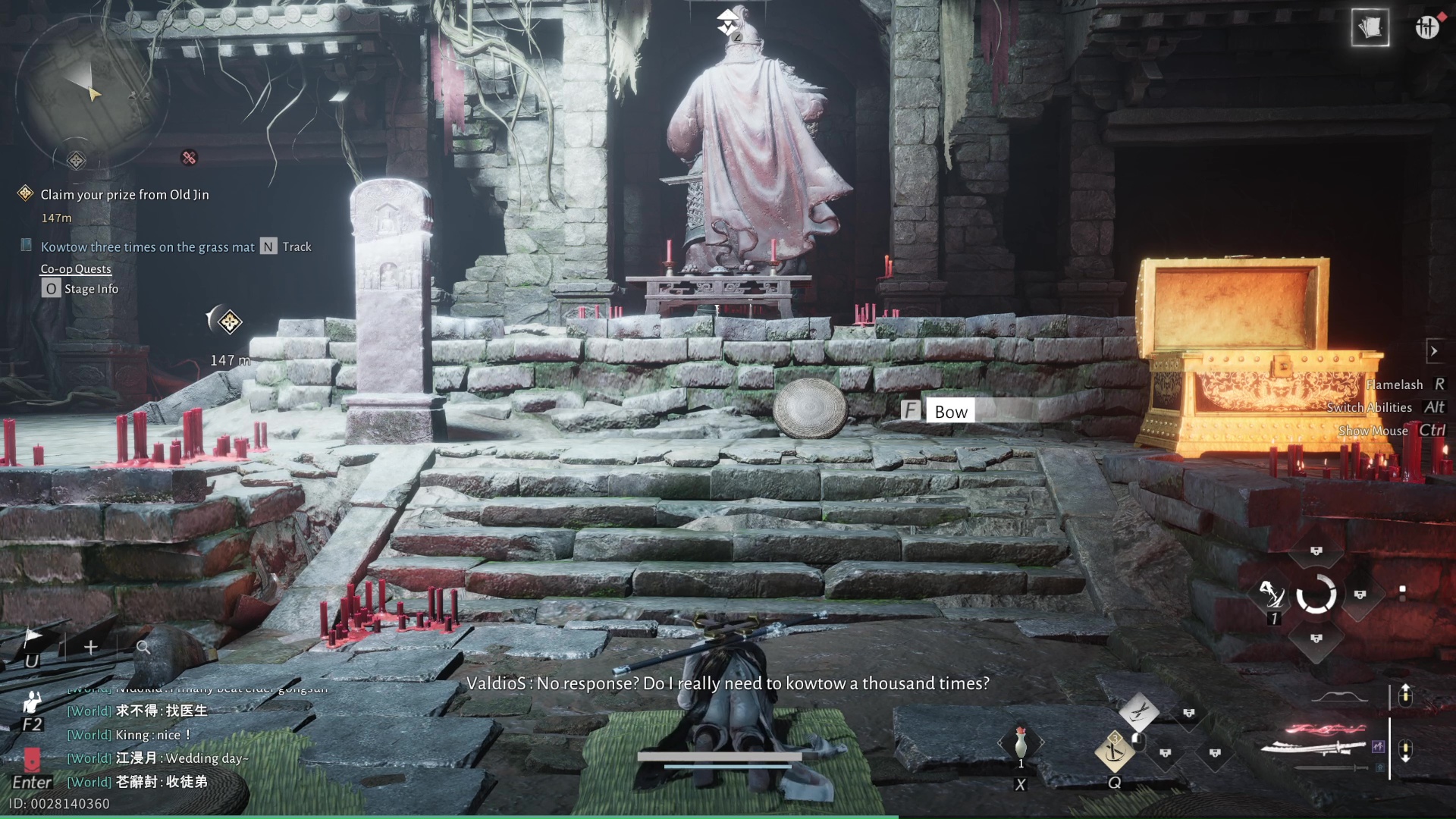Click the plus icon above the chat
Image resolution: width=1456 pixels, height=819 pixels.
point(91,647)
